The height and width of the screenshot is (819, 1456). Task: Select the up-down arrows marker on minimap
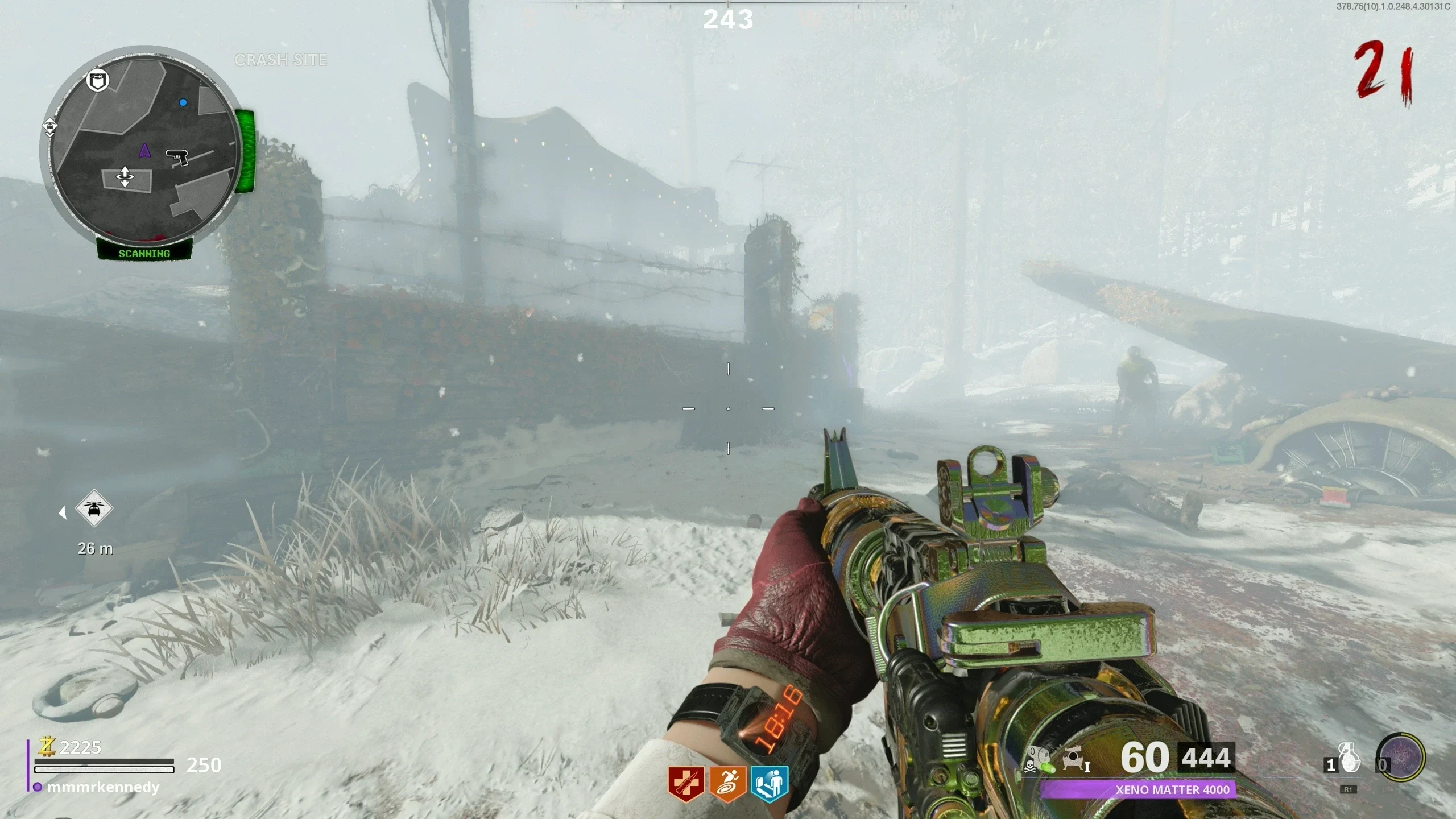(x=125, y=177)
